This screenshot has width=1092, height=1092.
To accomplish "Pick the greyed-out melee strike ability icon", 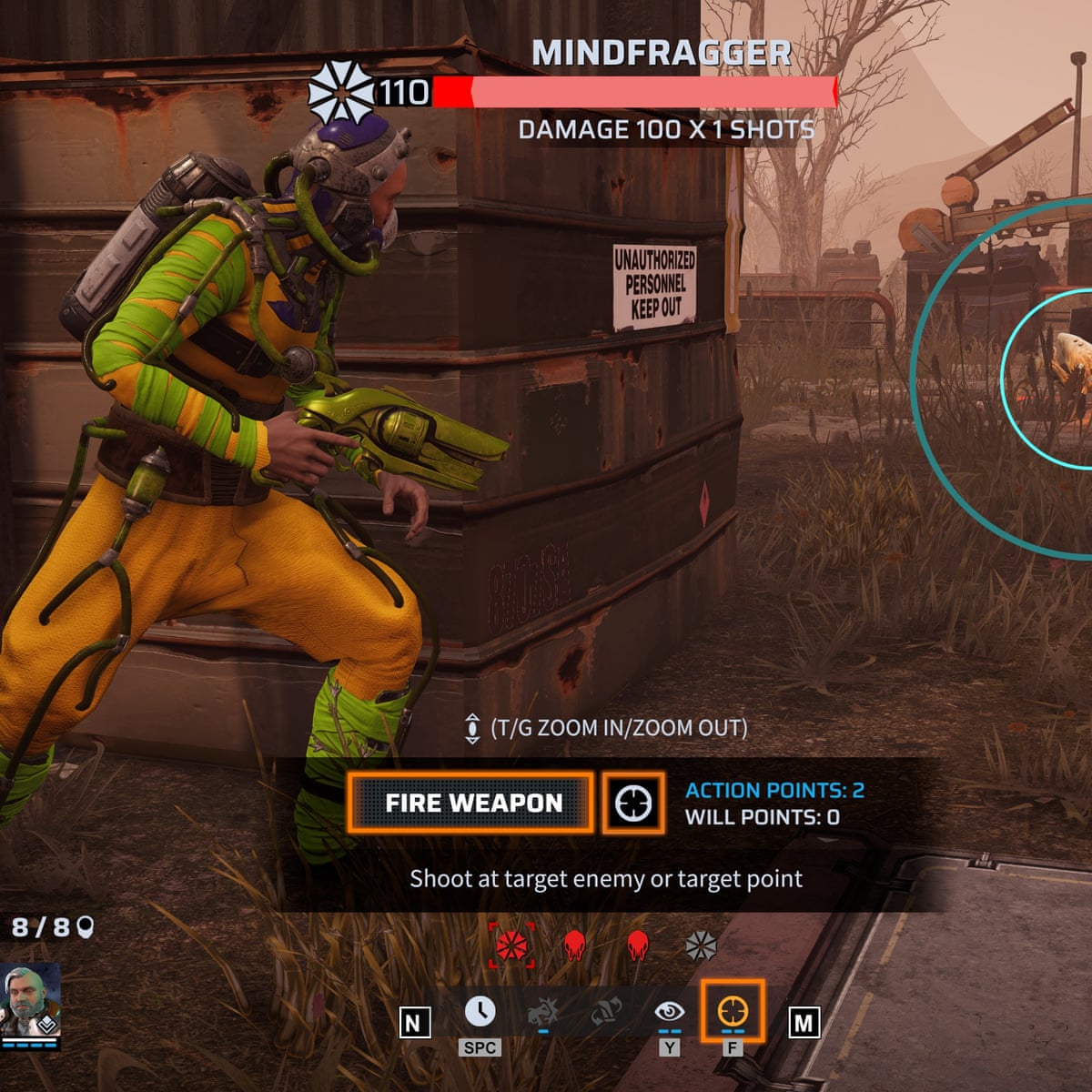I will click(543, 1011).
